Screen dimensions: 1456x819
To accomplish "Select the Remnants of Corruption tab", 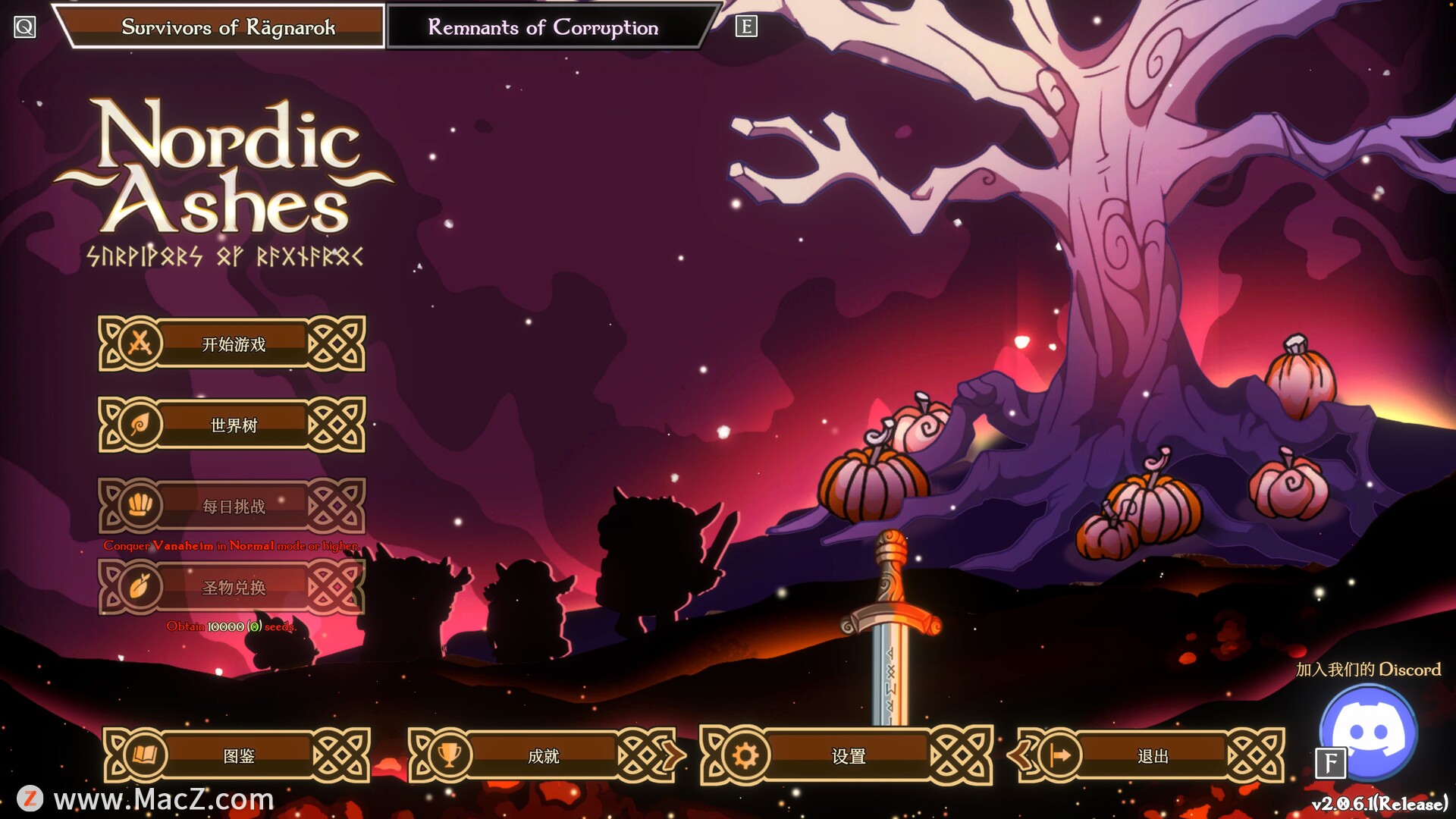I will (543, 27).
